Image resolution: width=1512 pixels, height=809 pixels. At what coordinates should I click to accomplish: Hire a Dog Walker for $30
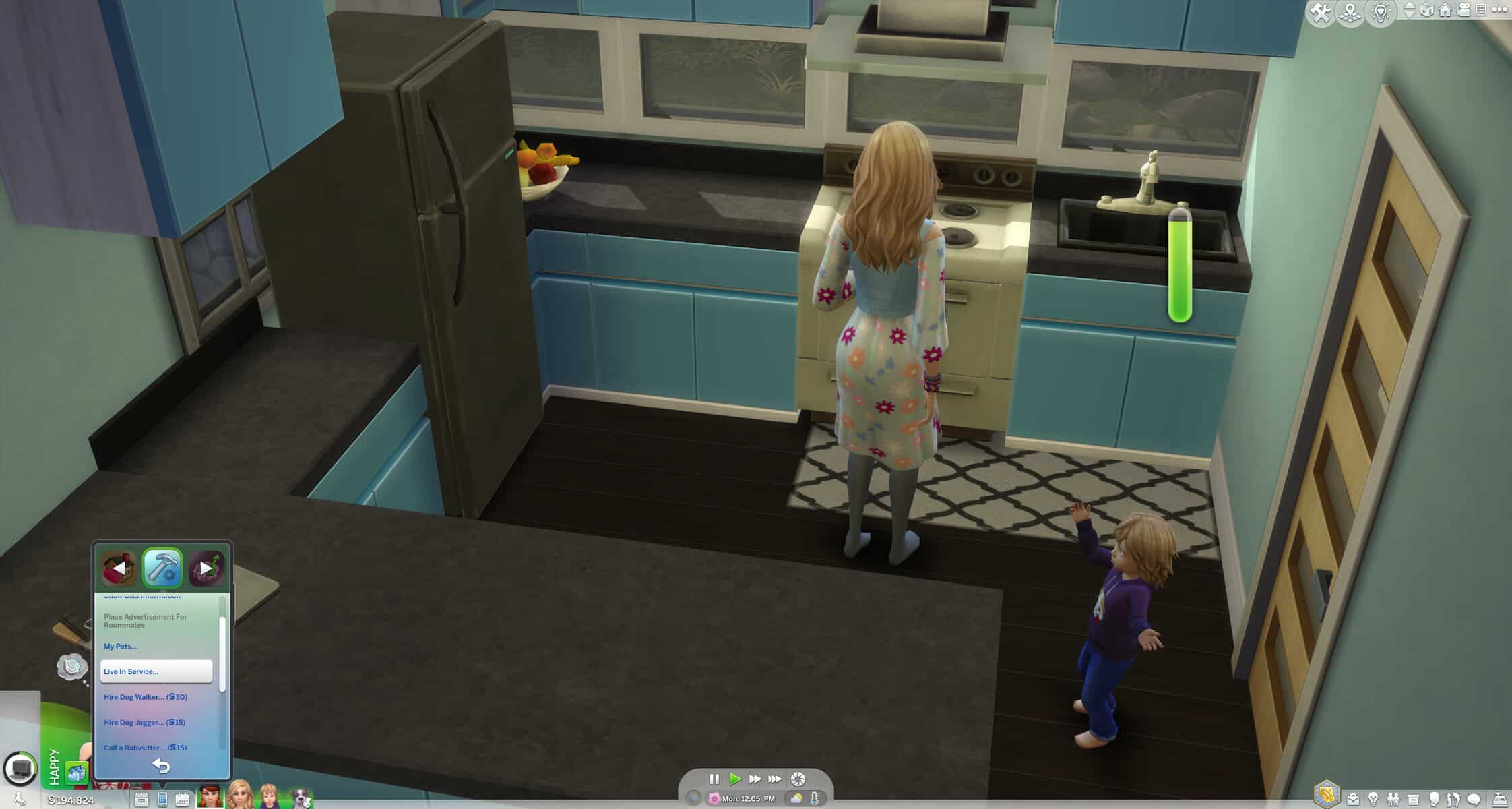[145, 697]
